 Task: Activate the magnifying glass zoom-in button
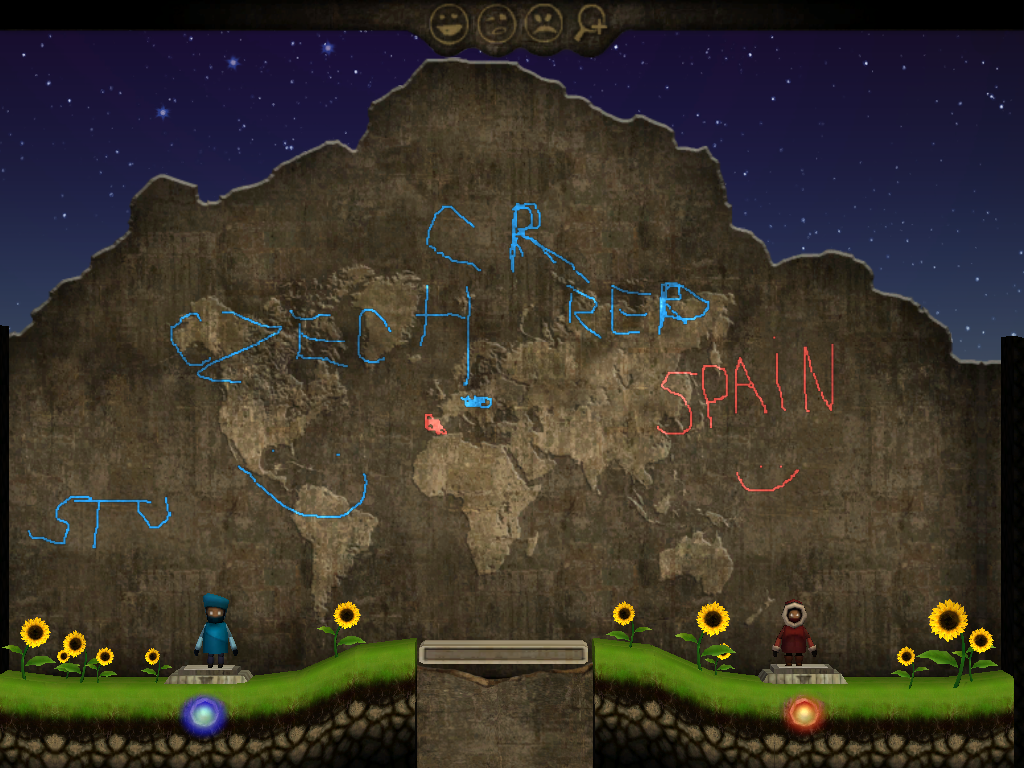pyautogui.click(x=592, y=23)
